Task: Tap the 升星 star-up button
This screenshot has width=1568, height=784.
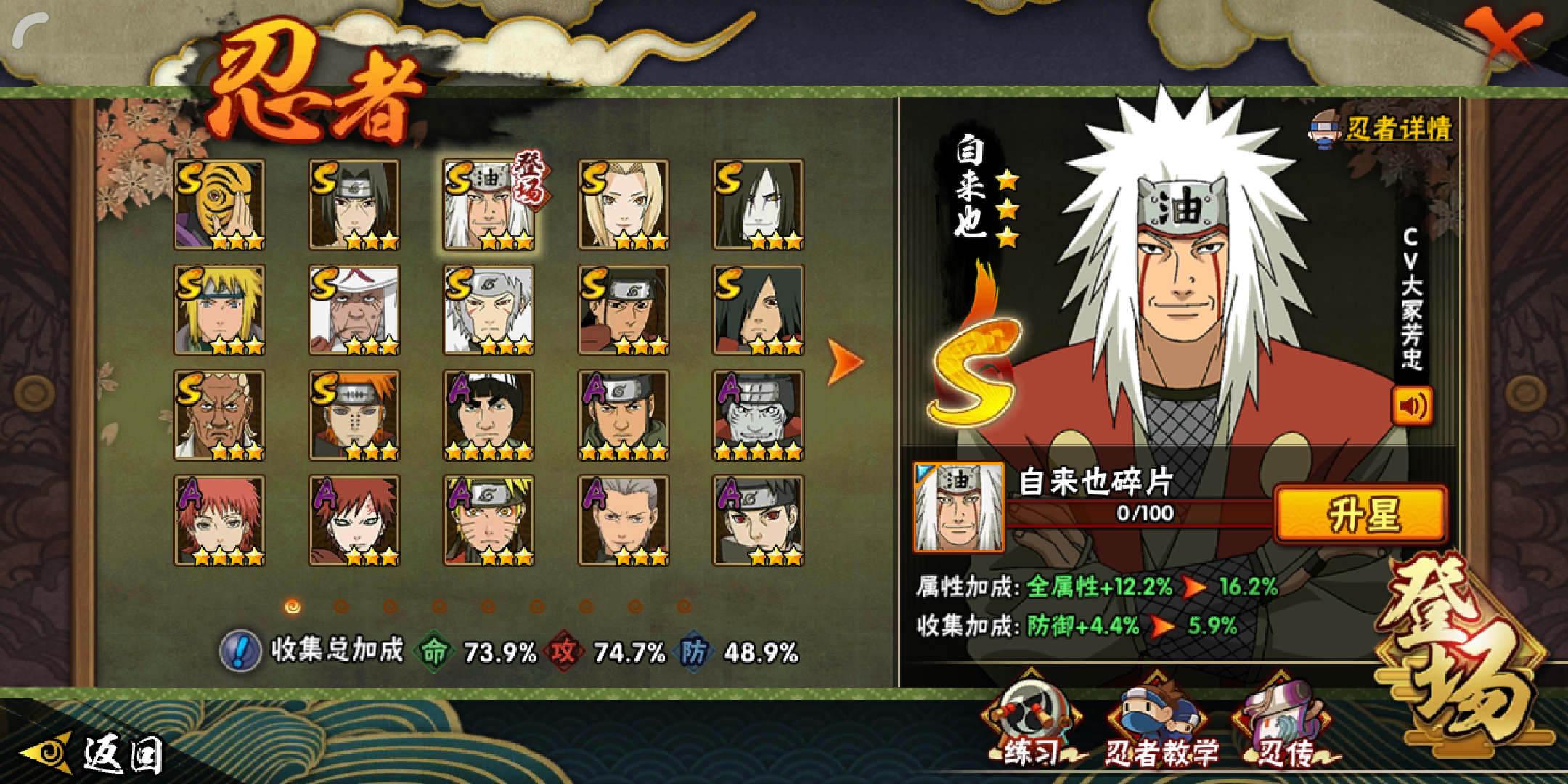Action: pyautogui.click(x=1361, y=515)
